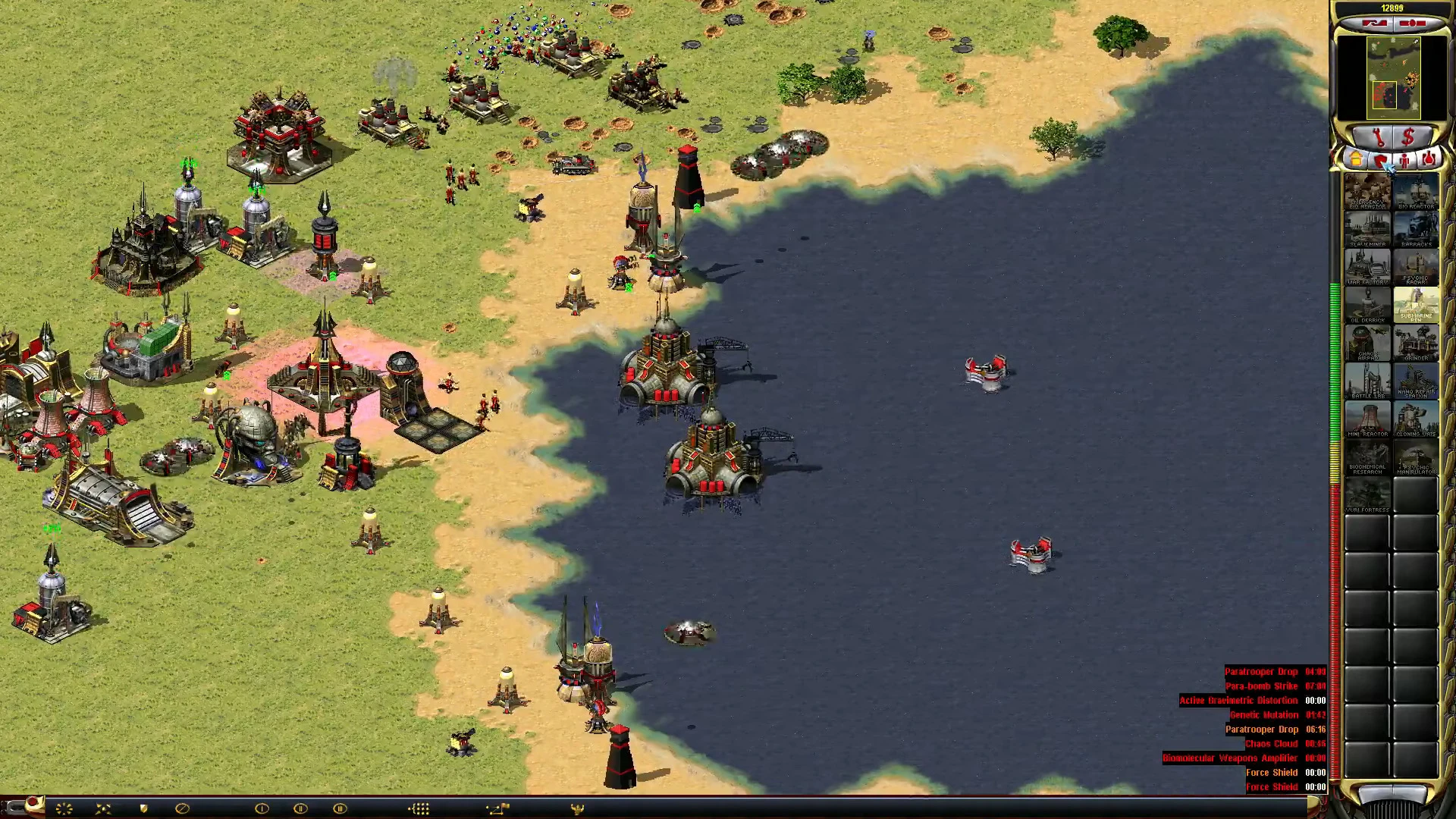Select the Yuri Fortress build icon

point(1367,495)
